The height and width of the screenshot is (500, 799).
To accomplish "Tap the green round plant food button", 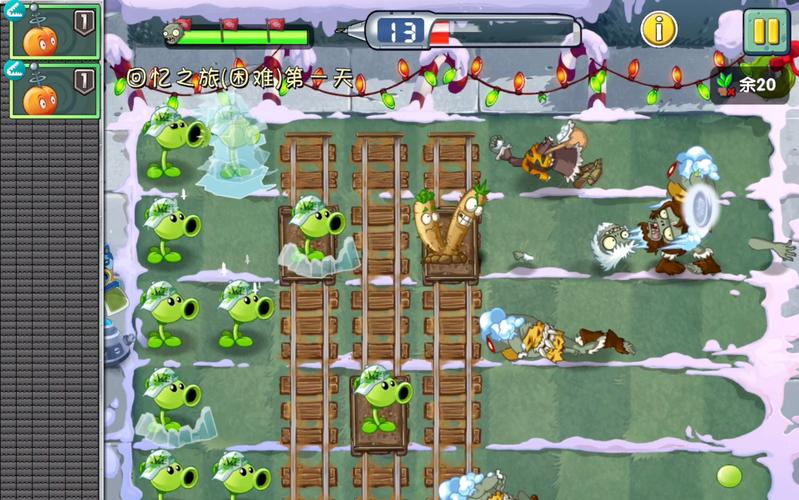I will pos(729,476).
